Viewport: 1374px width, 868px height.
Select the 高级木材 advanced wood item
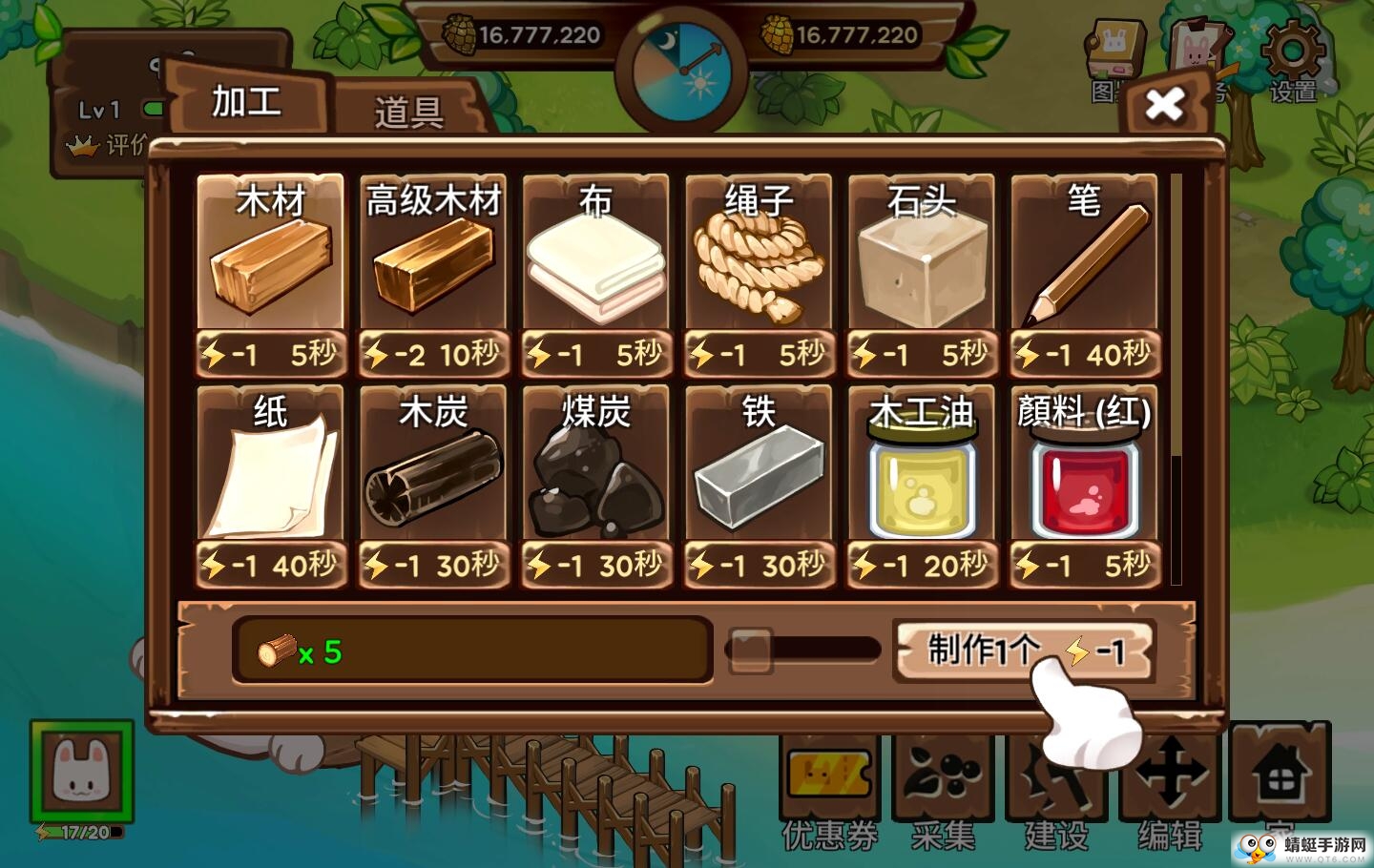pos(433,258)
